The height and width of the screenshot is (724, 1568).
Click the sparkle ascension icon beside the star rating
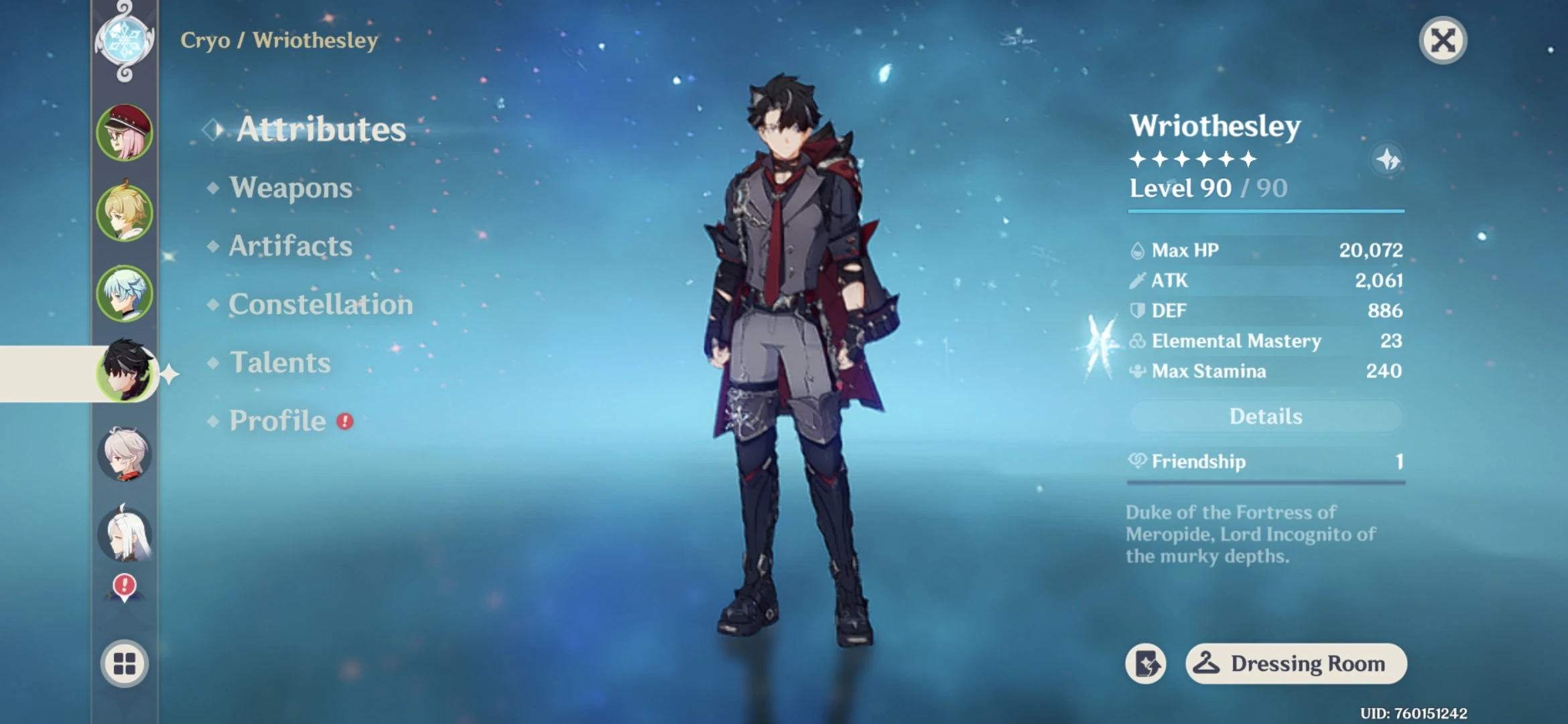point(1386,158)
